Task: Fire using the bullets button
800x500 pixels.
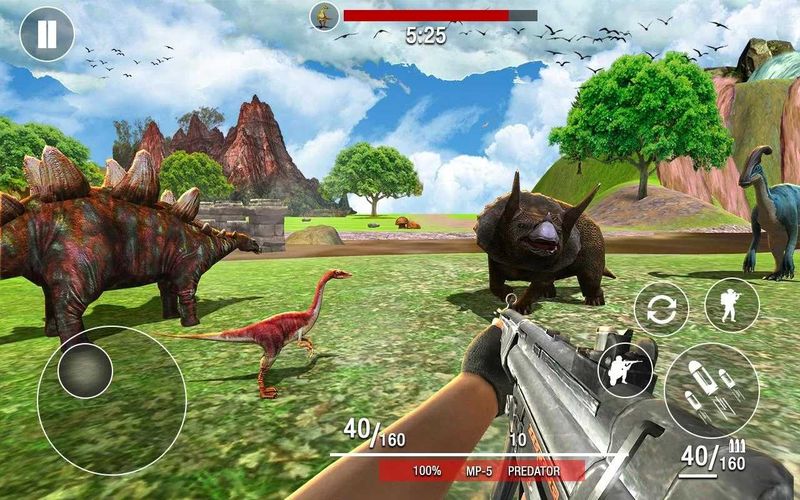Action: click(711, 390)
